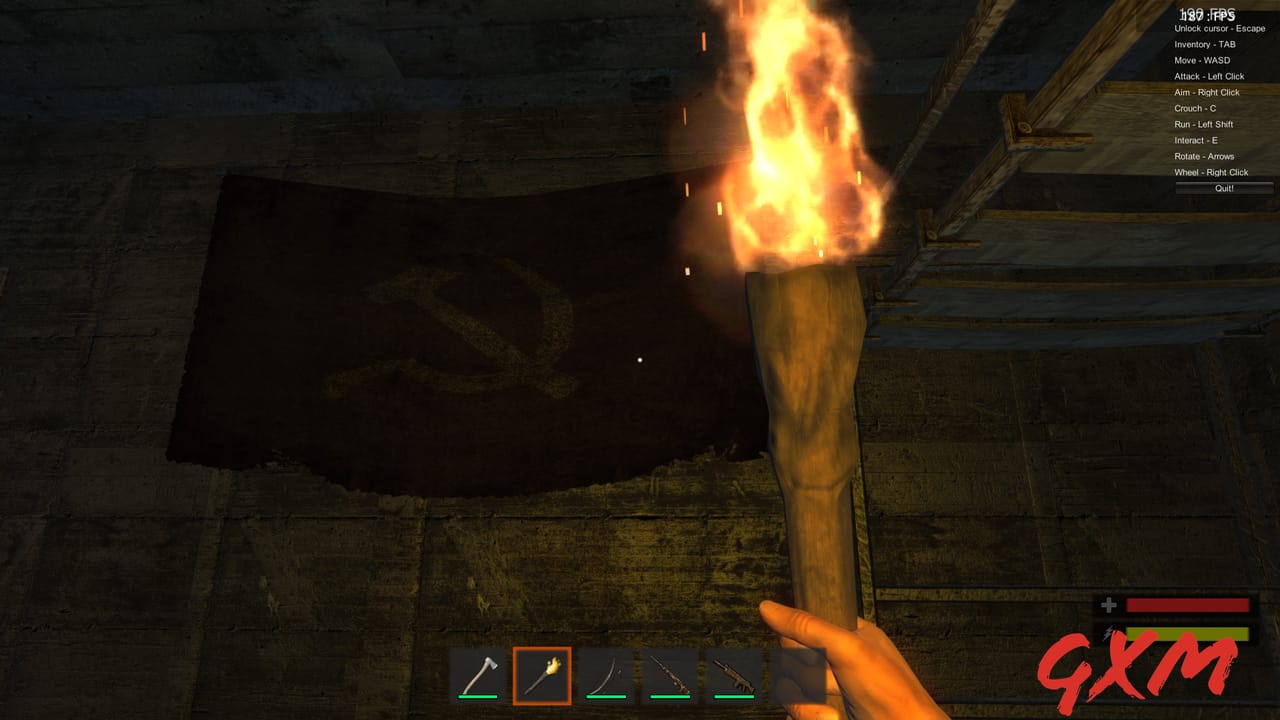The height and width of the screenshot is (720, 1280).
Task: Click the red health bar
Action: coord(1186,605)
